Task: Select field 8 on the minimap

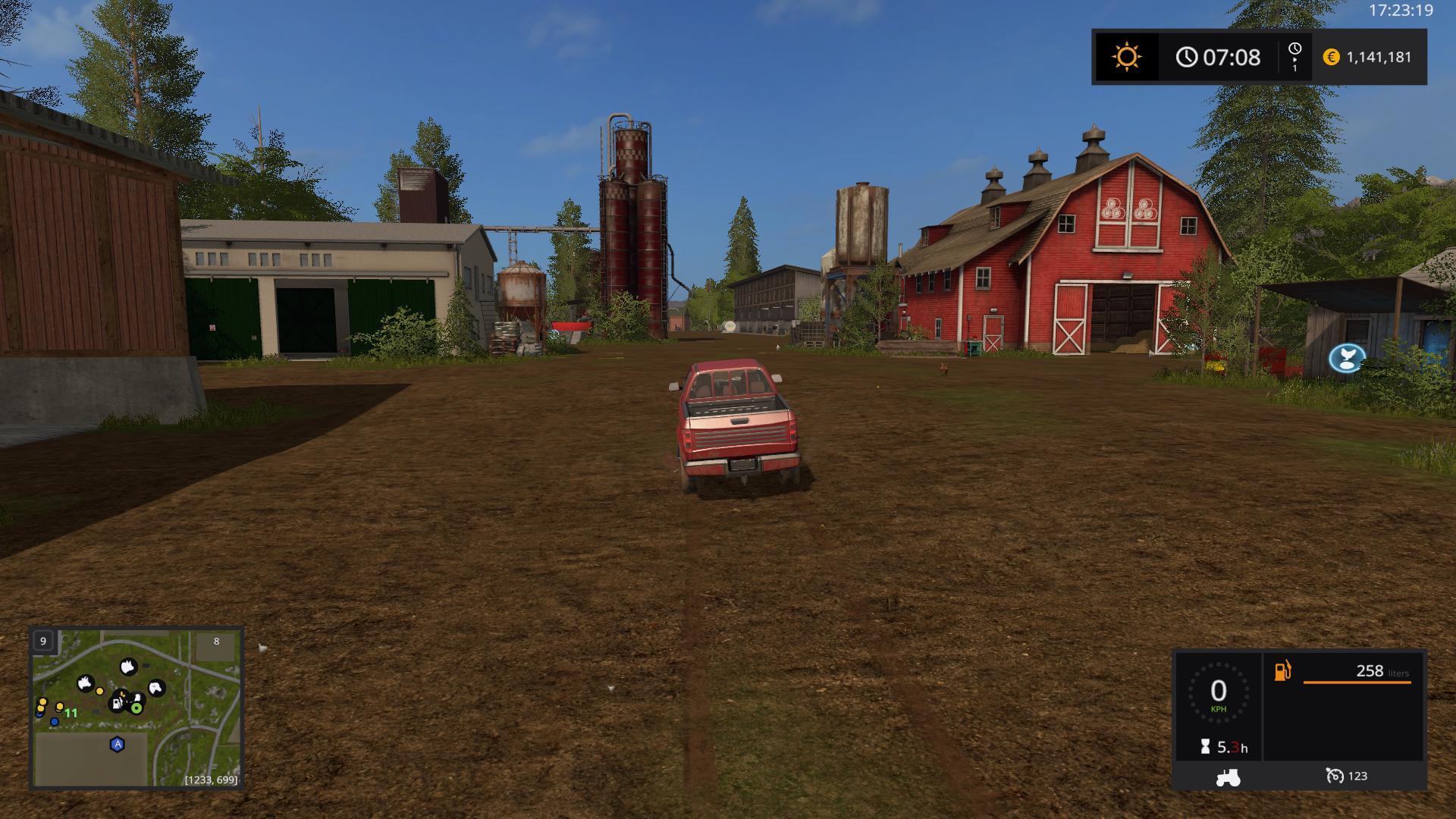Action: click(x=216, y=642)
